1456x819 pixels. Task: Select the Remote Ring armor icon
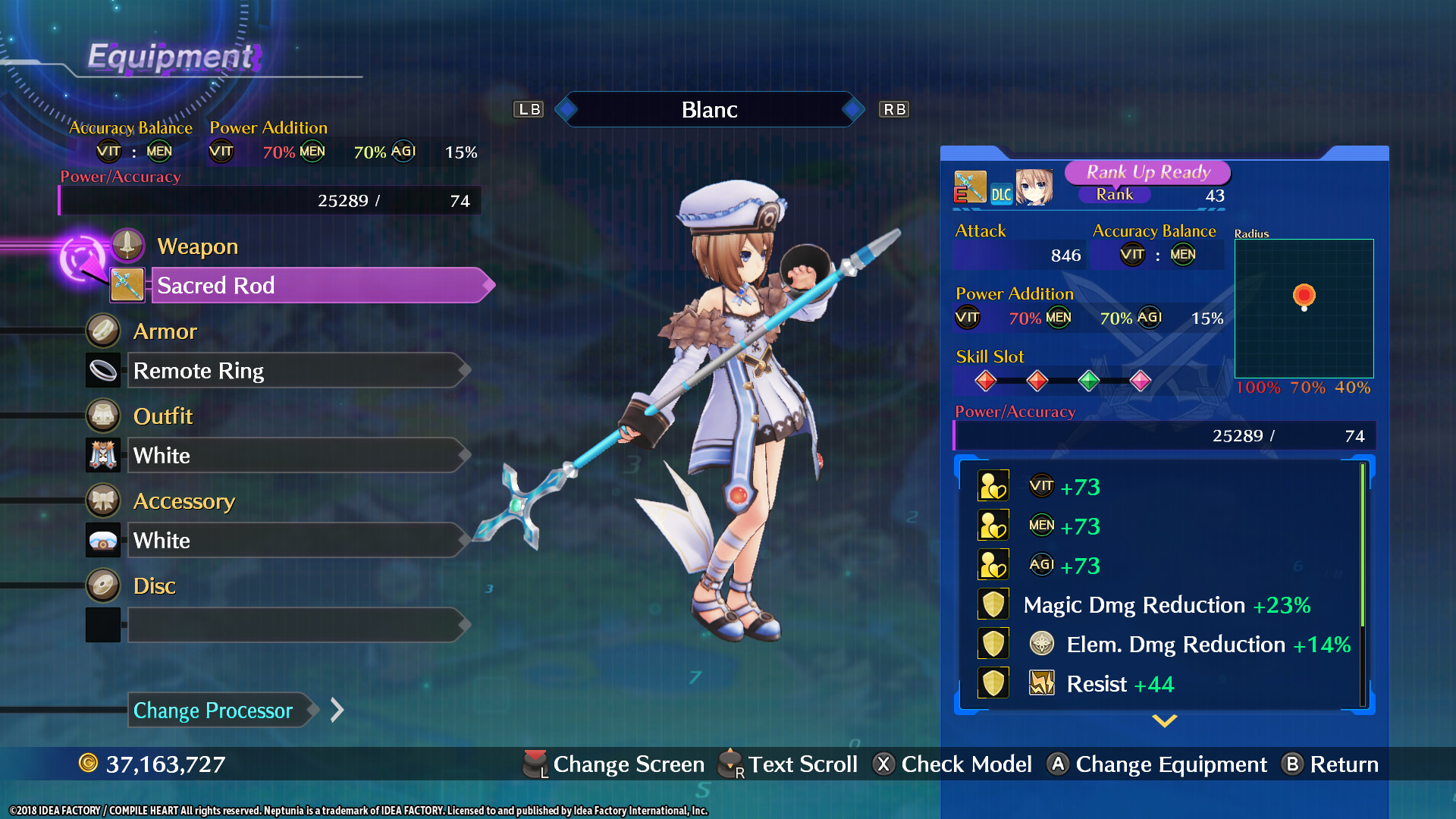coord(103,370)
